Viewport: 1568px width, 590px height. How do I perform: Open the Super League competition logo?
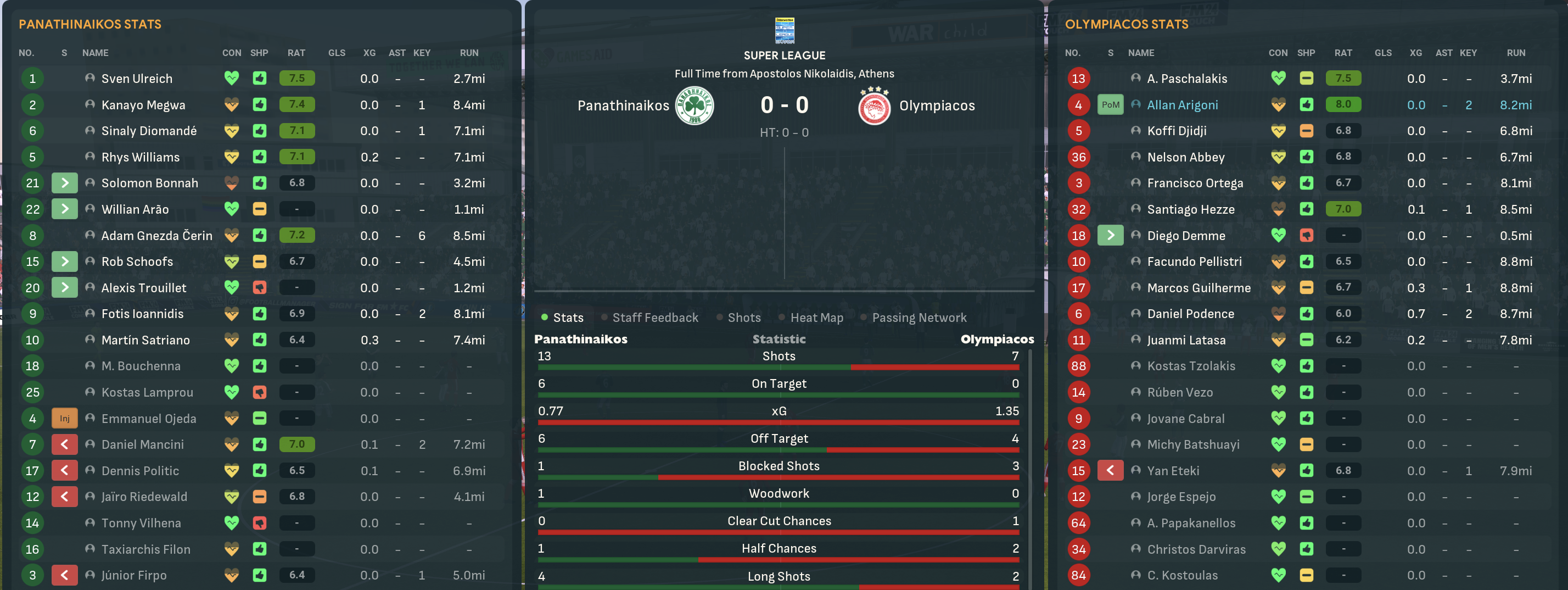[x=784, y=30]
